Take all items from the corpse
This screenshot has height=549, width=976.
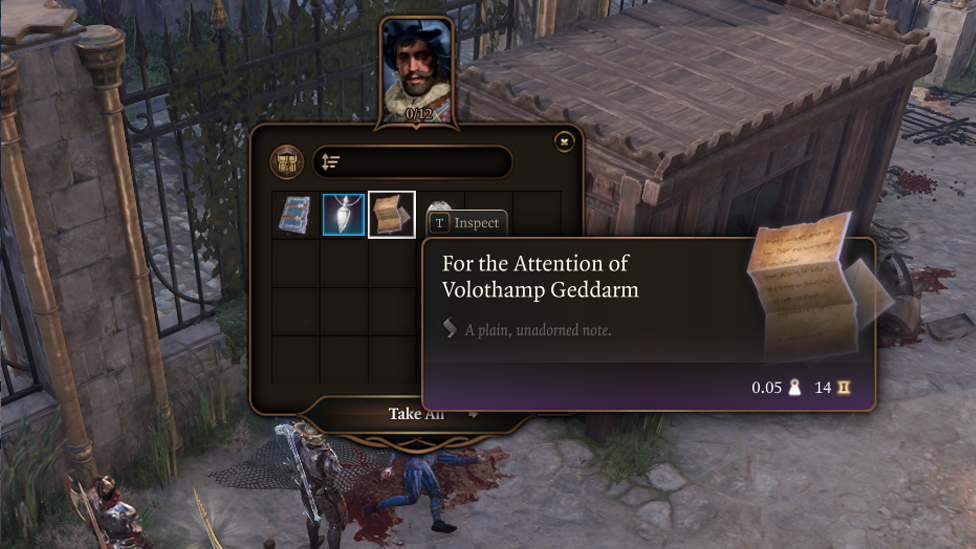coord(416,414)
